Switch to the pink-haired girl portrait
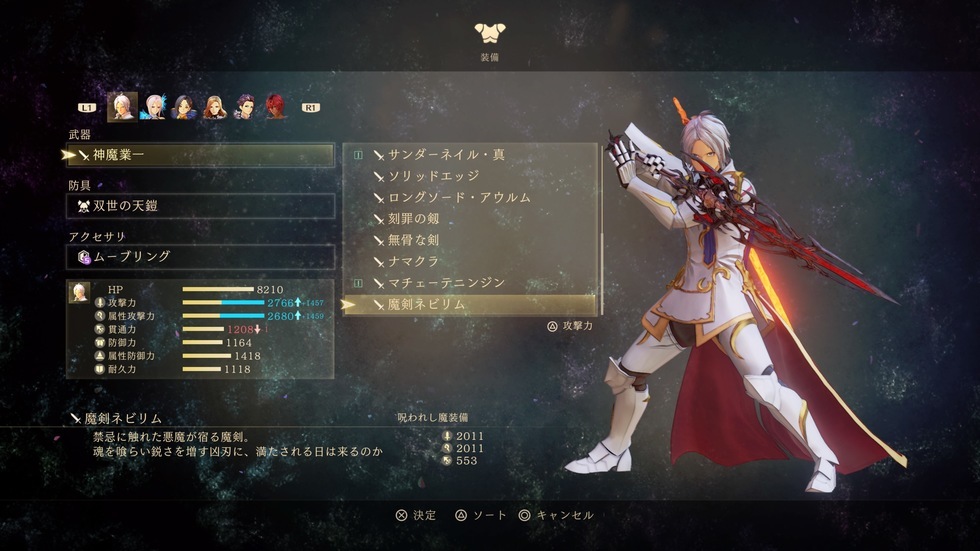 pyautogui.click(x=153, y=107)
